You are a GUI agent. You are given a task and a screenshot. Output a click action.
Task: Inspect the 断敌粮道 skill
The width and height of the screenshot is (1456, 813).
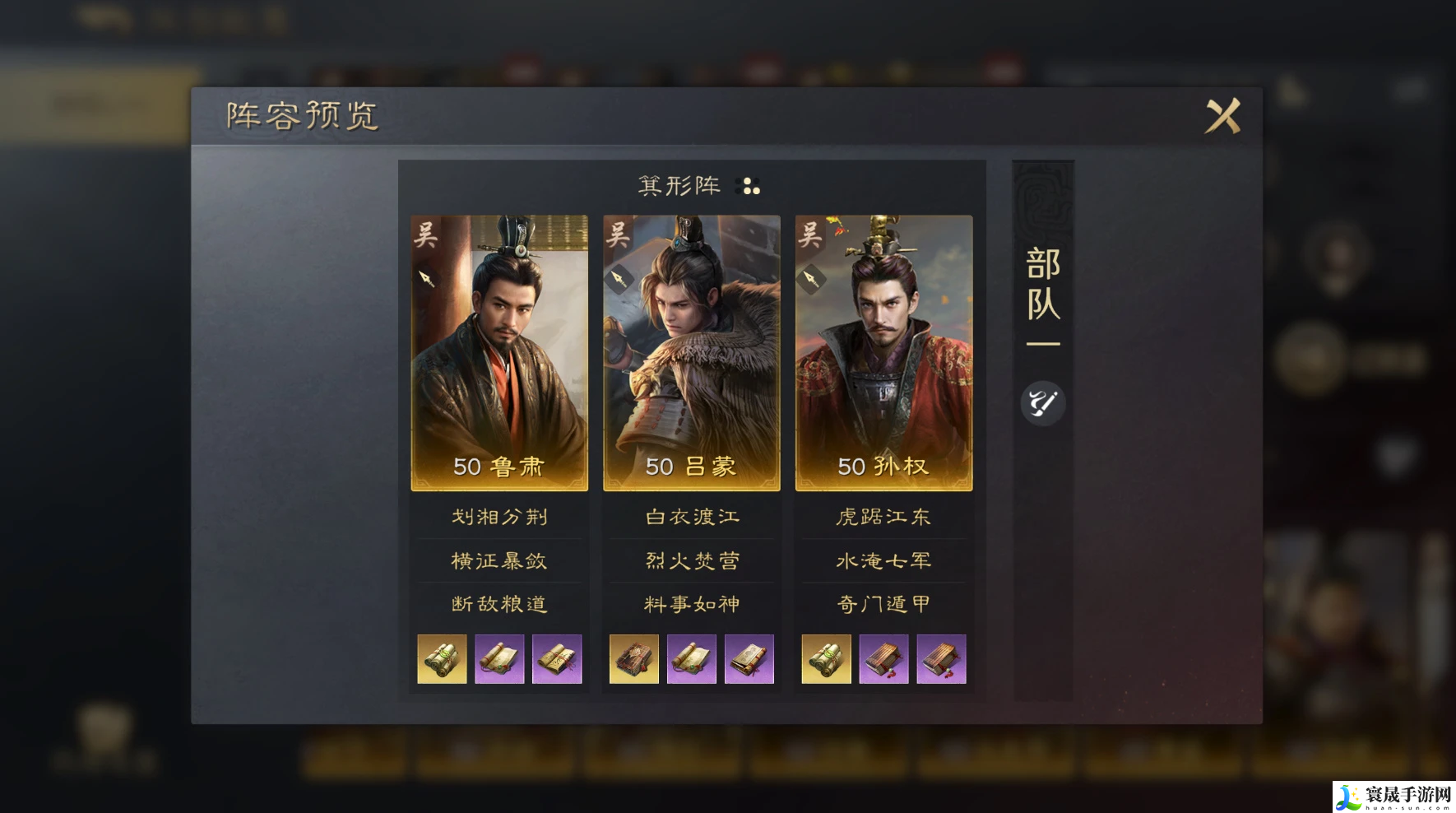pos(499,604)
